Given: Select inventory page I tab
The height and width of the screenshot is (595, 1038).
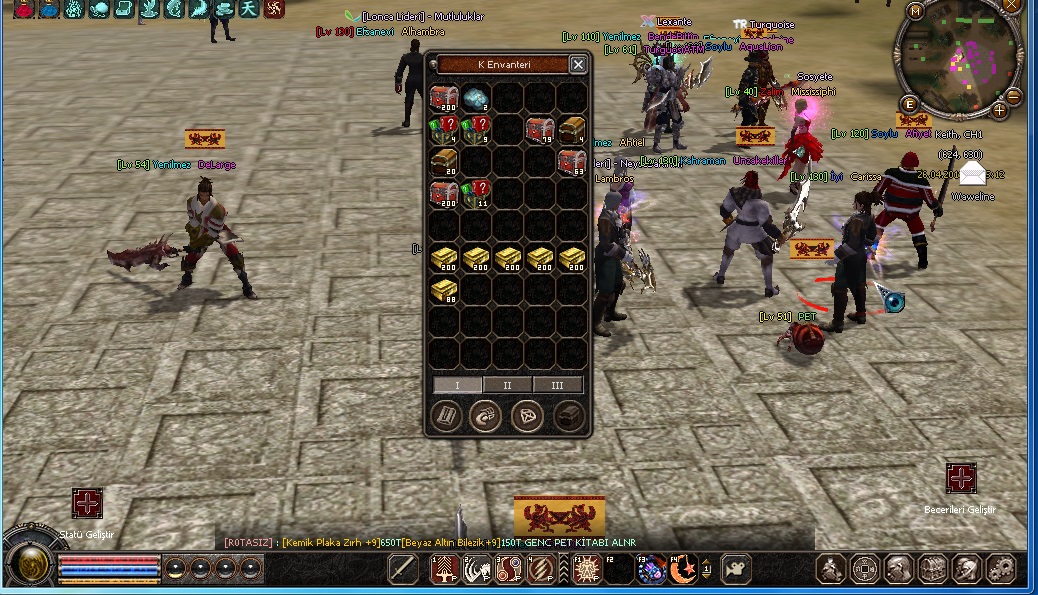Looking at the screenshot, I should coord(457,385).
